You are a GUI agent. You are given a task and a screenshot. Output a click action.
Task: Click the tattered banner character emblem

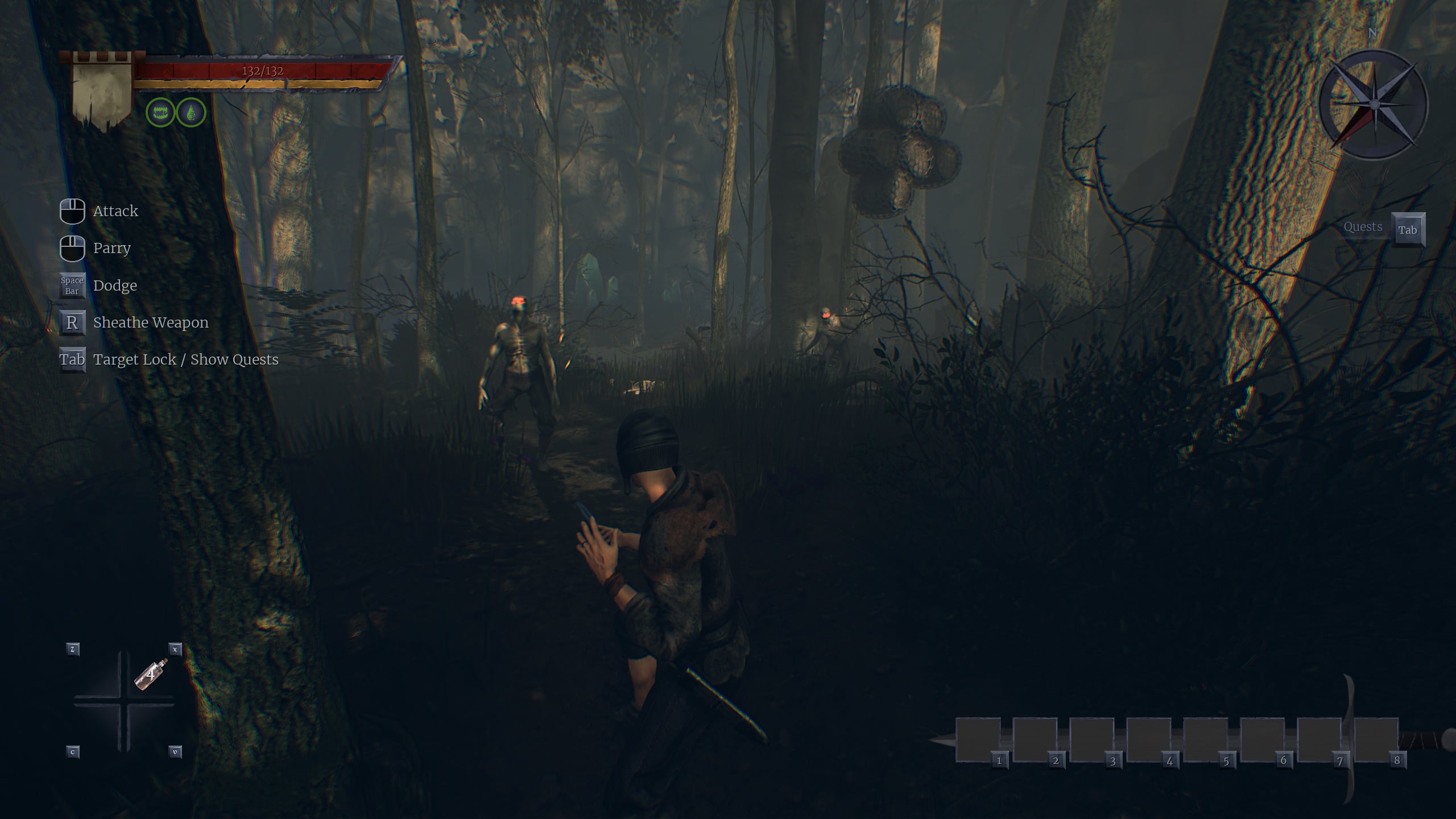[x=102, y=91]
